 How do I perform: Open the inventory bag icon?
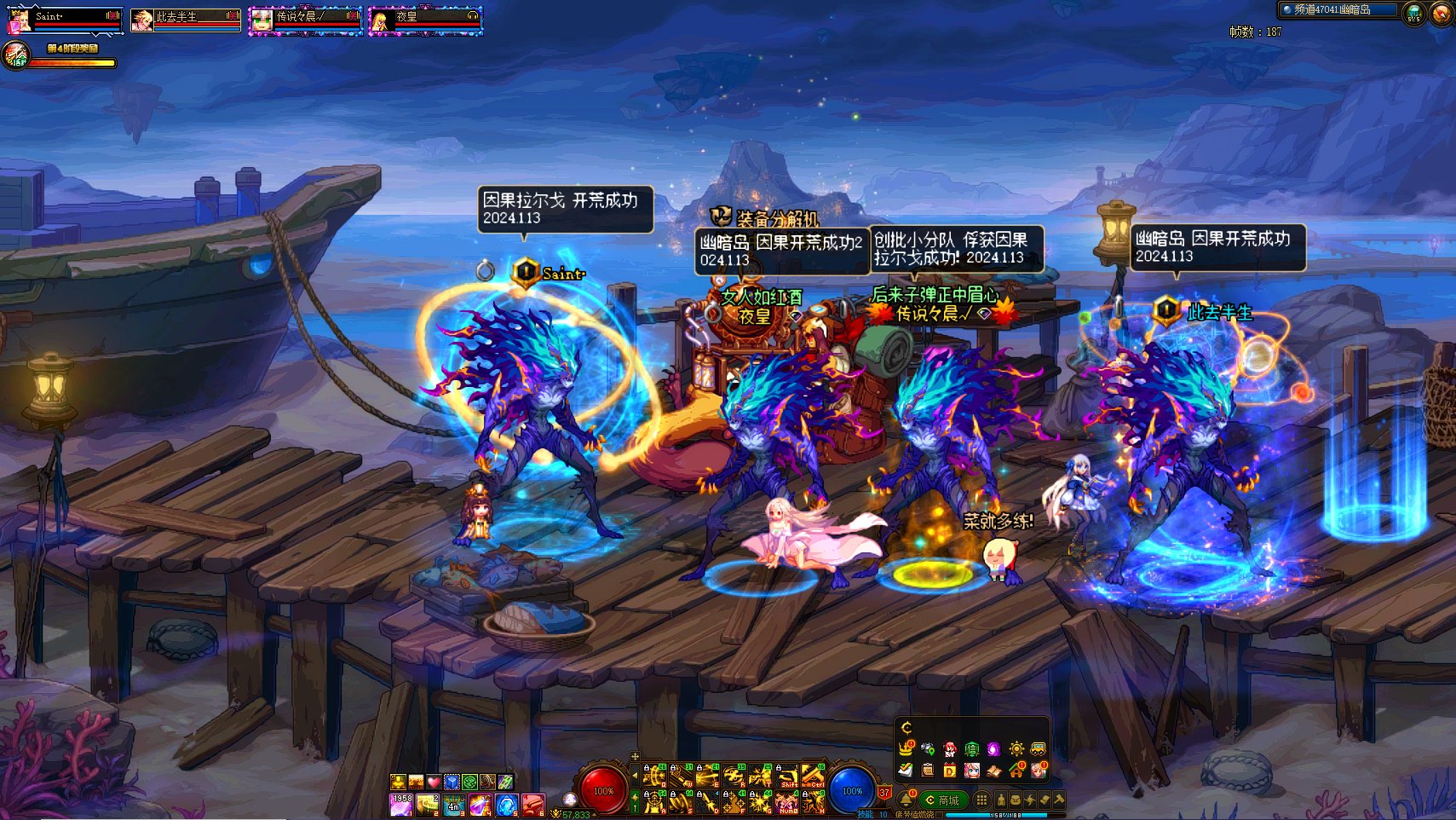pyautogui.click(x=1016, y=800)
